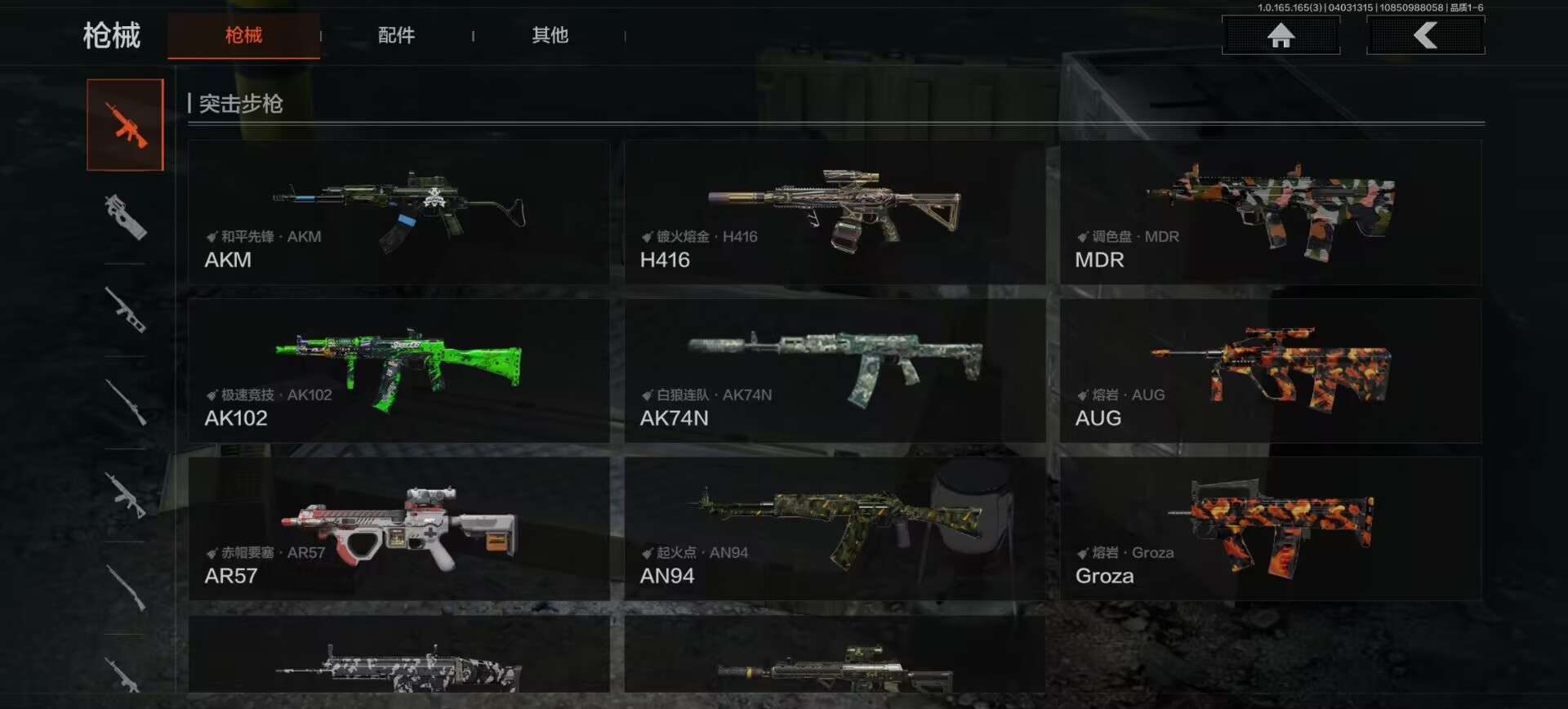The height and width of the screenshot is (709, 1568).
Task: Select the AN94 rifle card
Action: [835, 528]
